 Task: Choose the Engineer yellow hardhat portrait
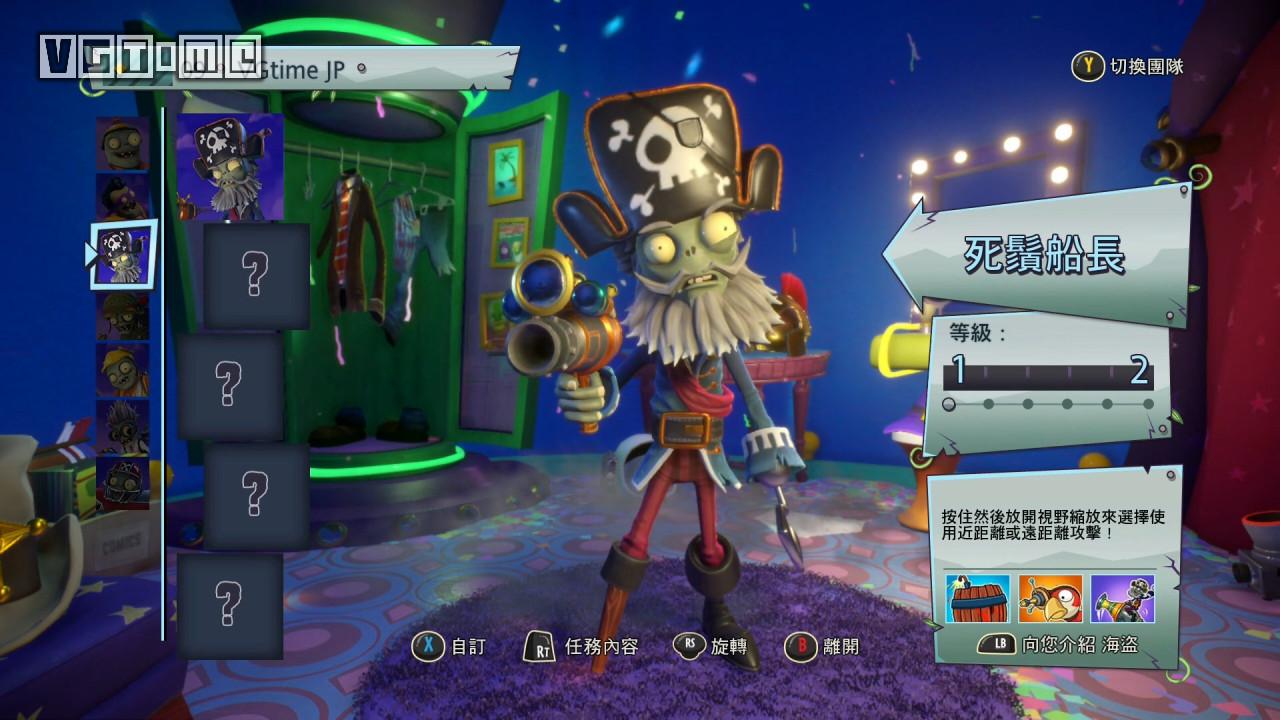point(122,370)
